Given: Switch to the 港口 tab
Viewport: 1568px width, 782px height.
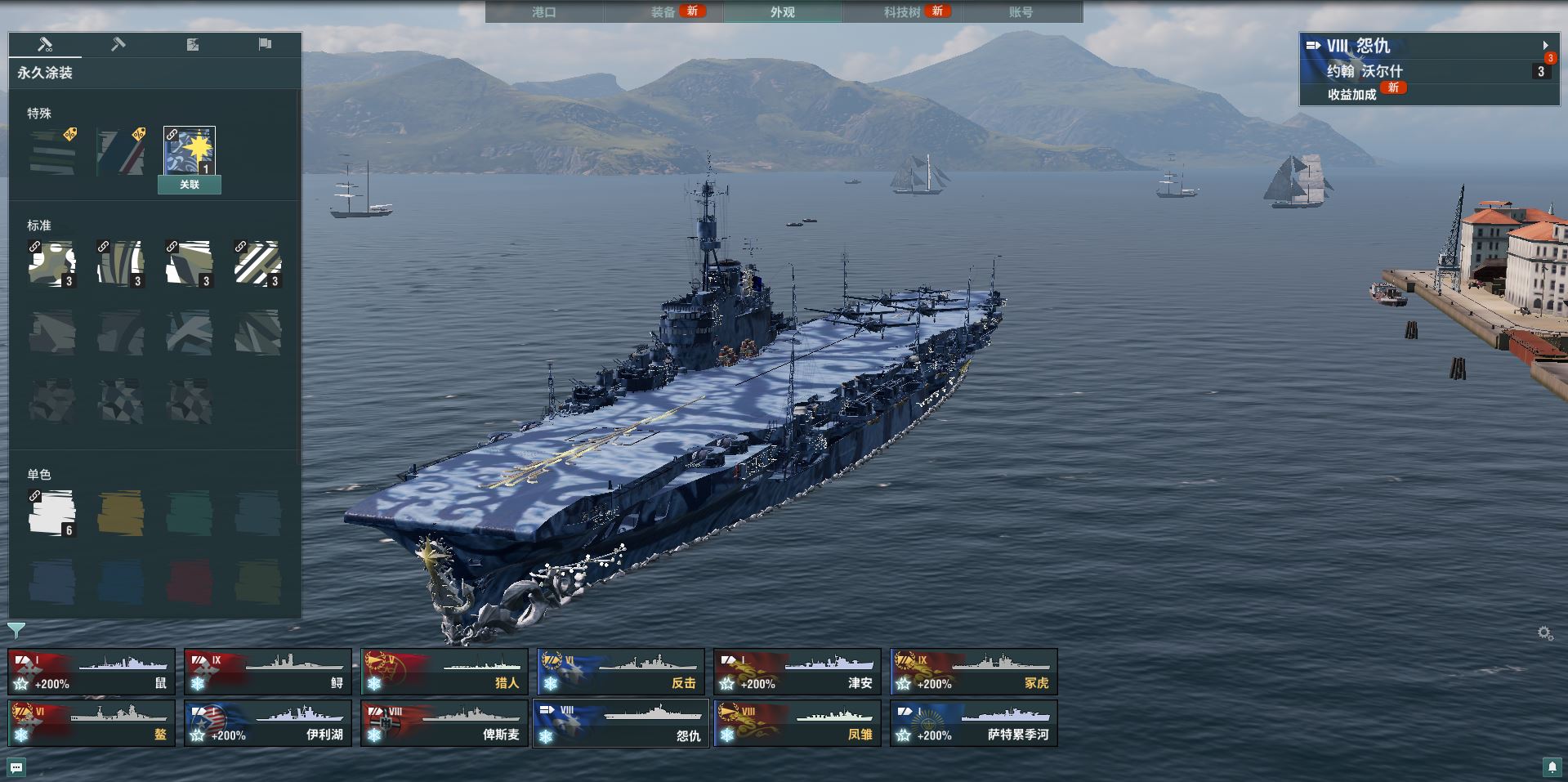Looking at the screenshot, I should (544, 12).
